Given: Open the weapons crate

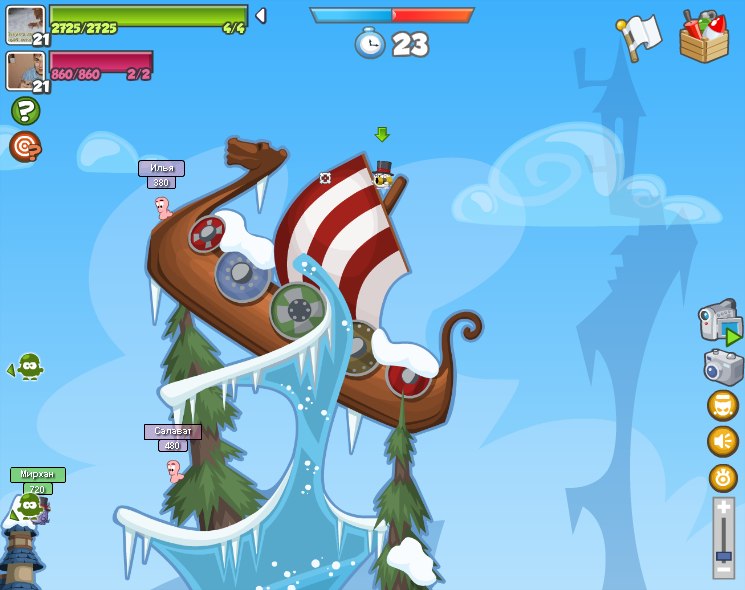Looking at the screenshot, I should click(x=703, y=37).
